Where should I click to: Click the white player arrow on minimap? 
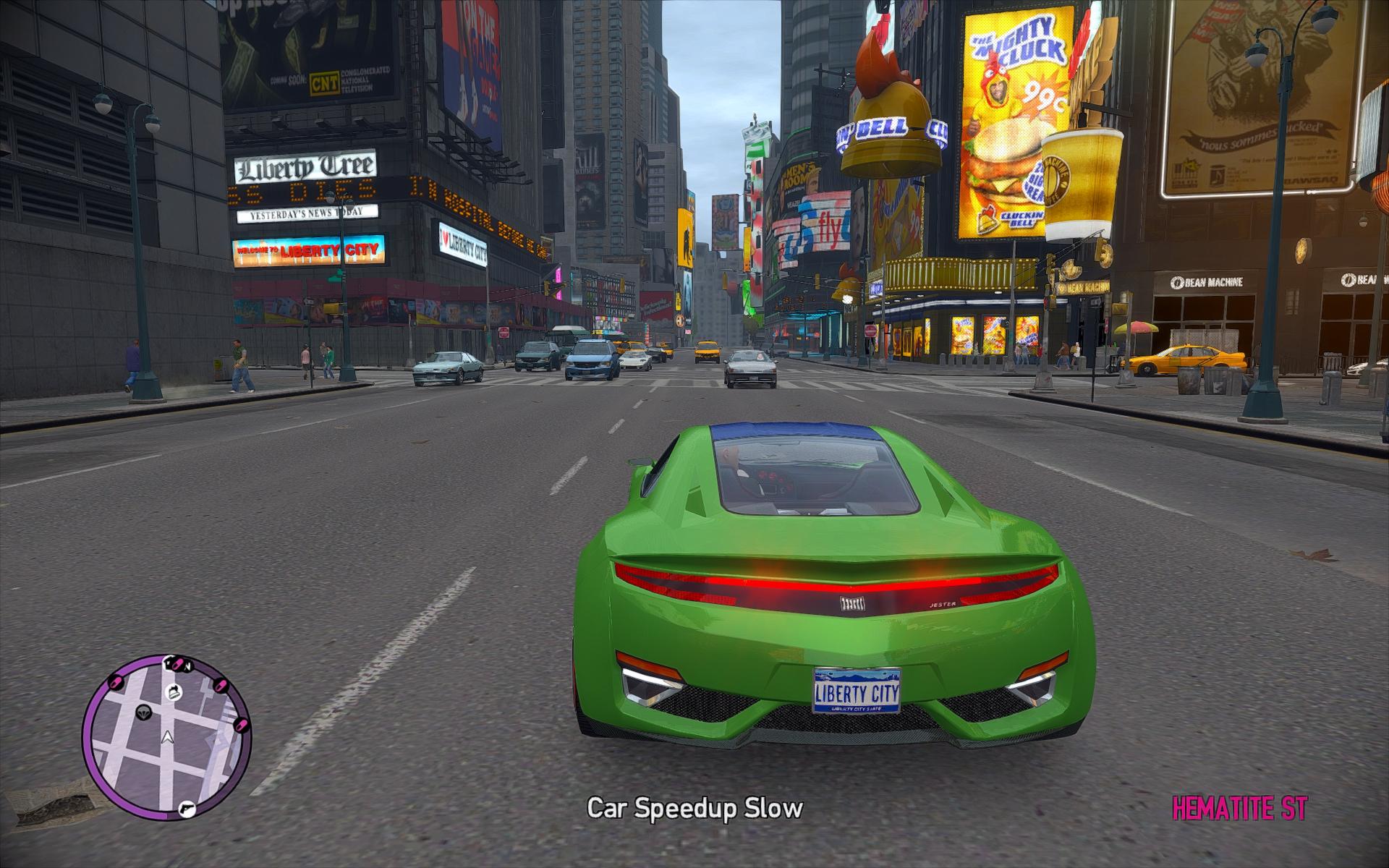(168, 738)
